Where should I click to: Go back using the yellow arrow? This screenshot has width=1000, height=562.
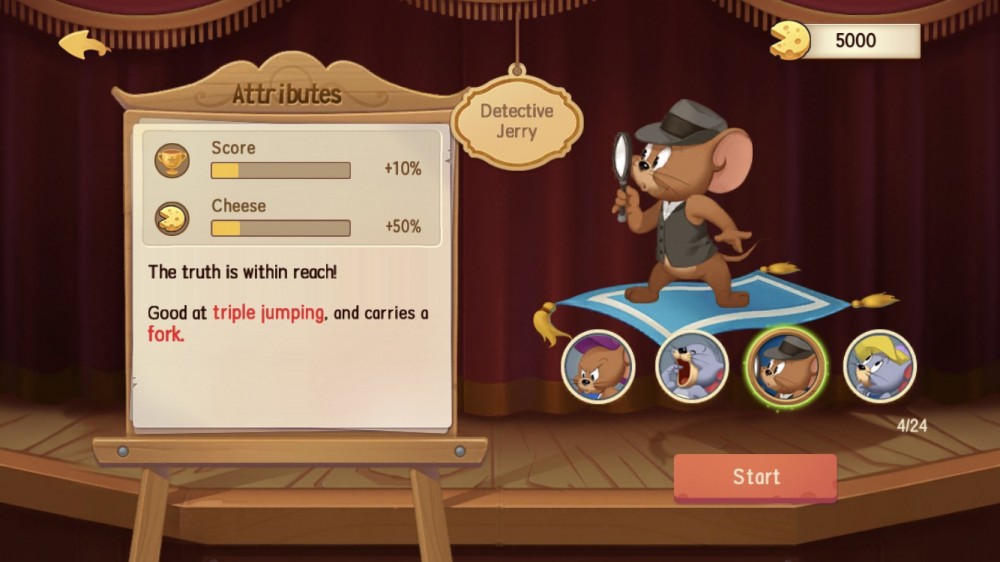coord(83,44)
